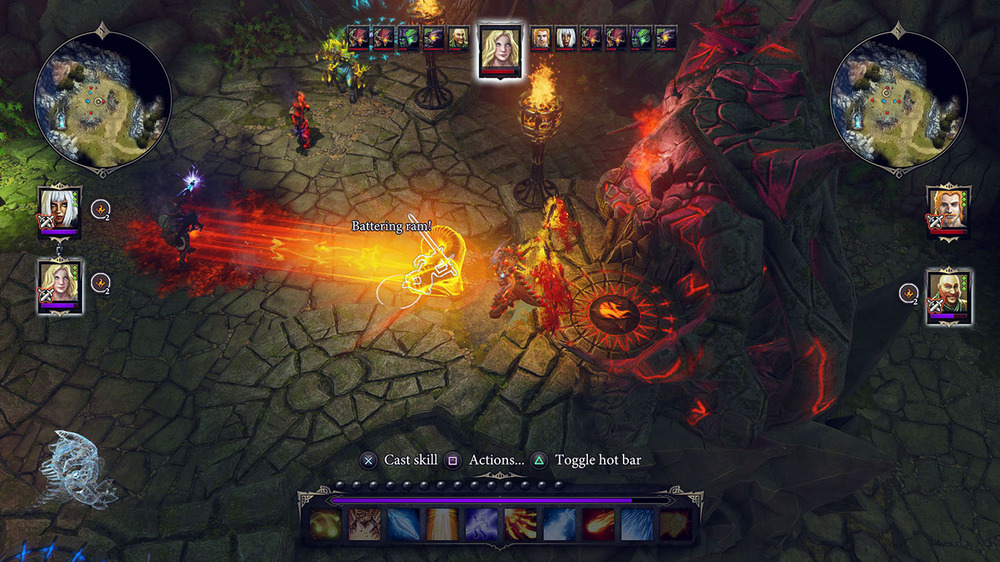Open the right circular minimap

tap(898, 100)
